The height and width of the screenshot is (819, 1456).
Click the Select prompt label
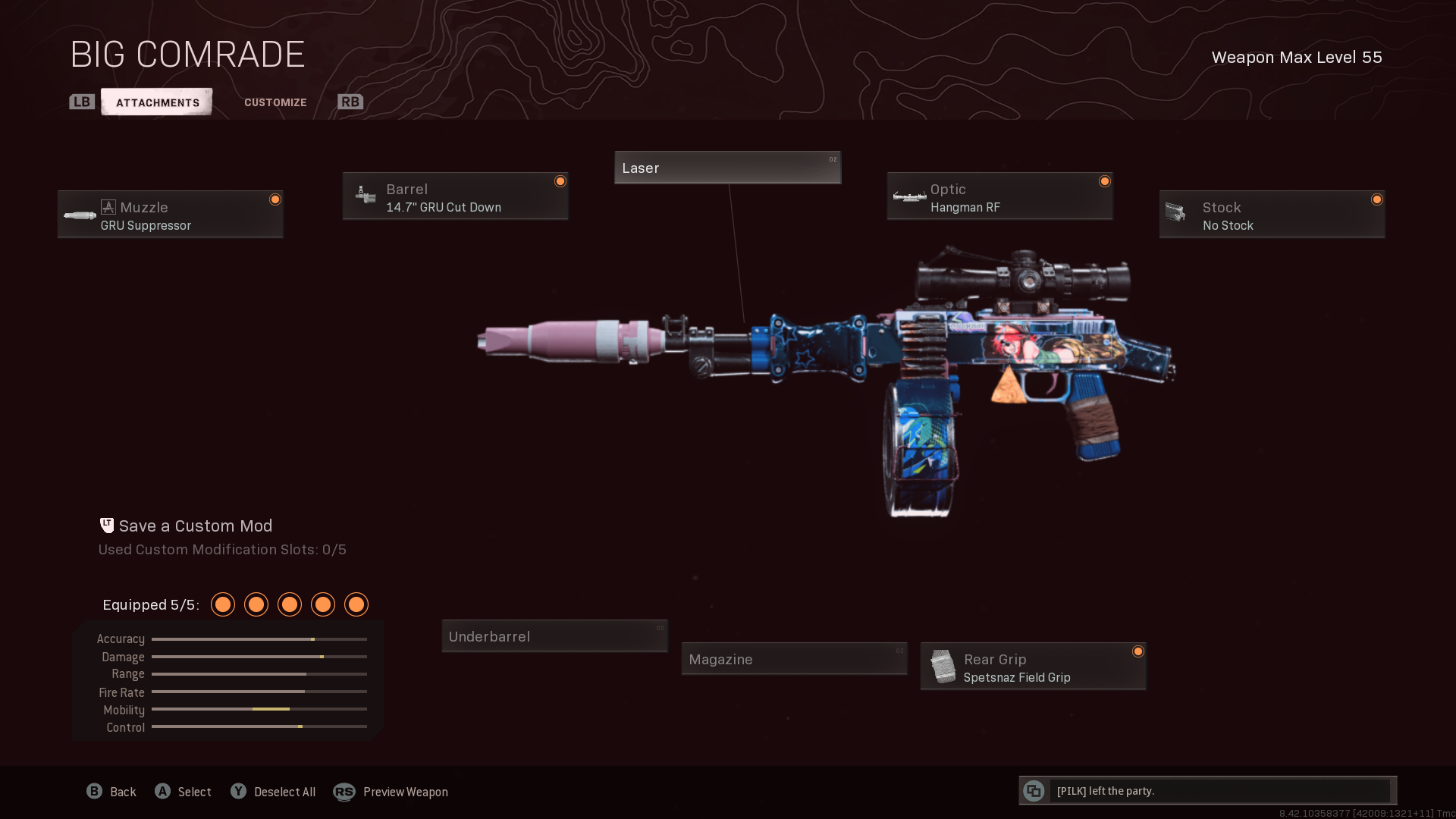click(194, 792)
